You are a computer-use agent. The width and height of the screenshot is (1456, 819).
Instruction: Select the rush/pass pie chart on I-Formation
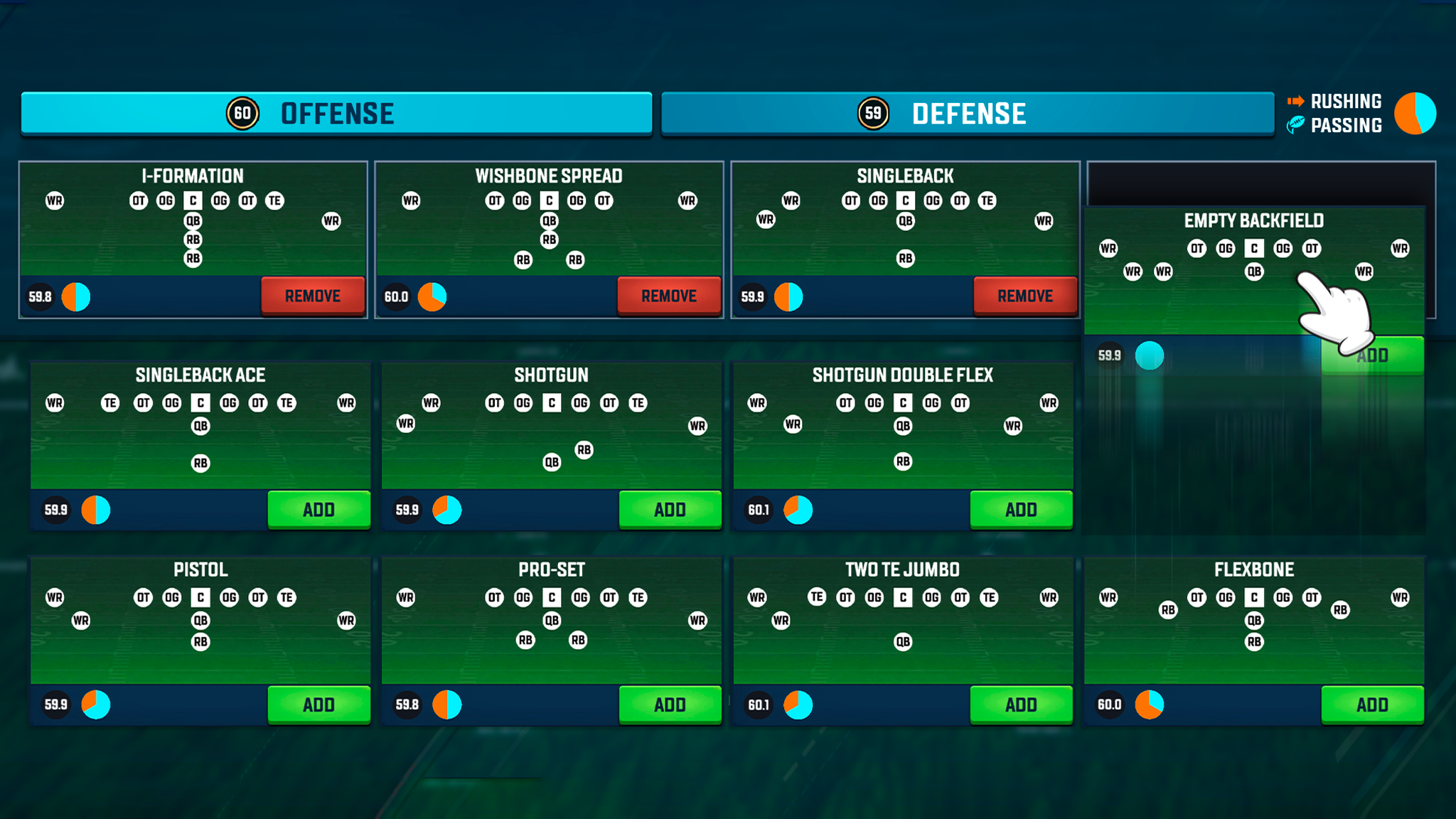[x=75, y=296]
